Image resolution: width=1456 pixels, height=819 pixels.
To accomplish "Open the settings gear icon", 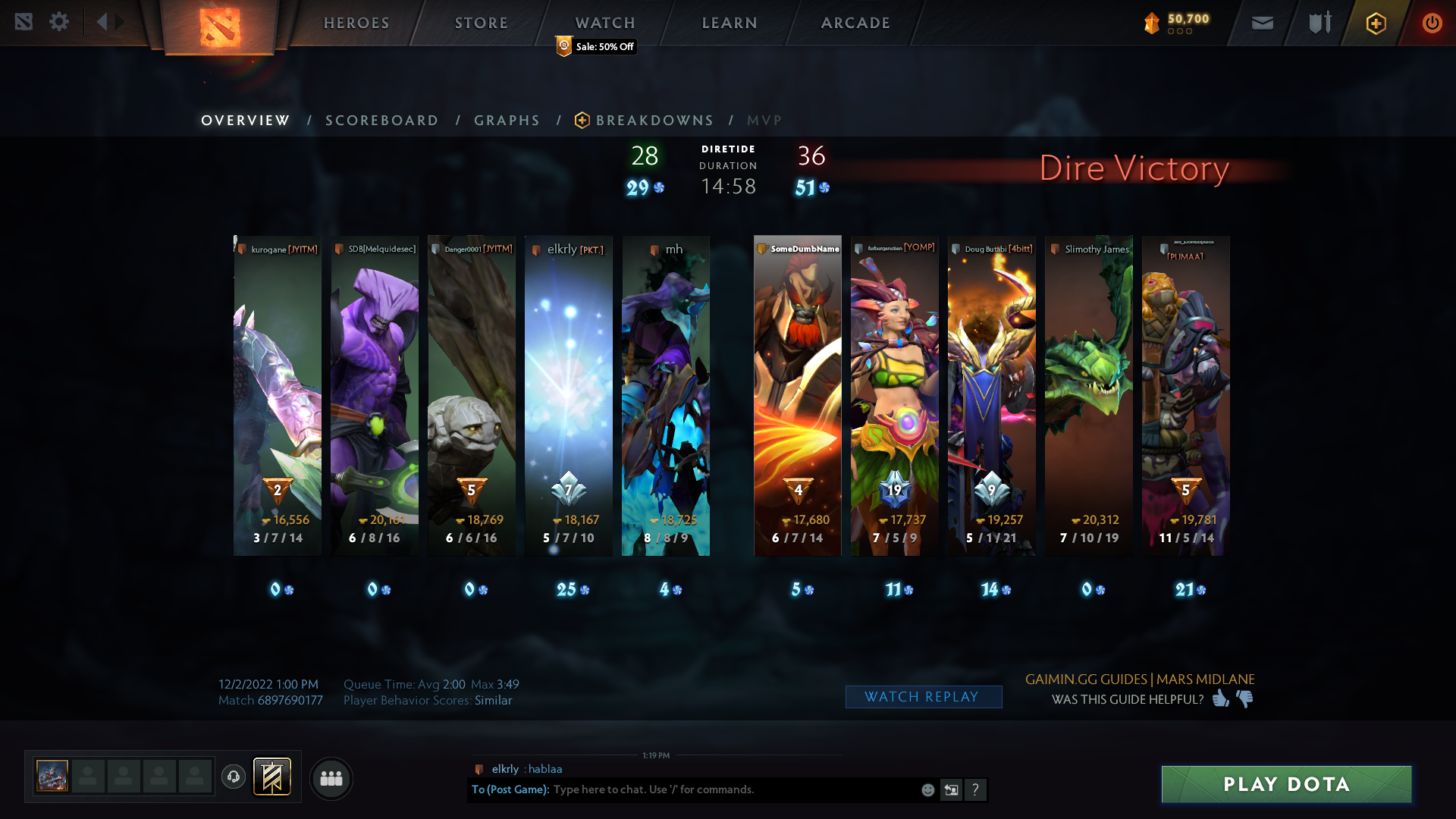I will pos(59,22).
